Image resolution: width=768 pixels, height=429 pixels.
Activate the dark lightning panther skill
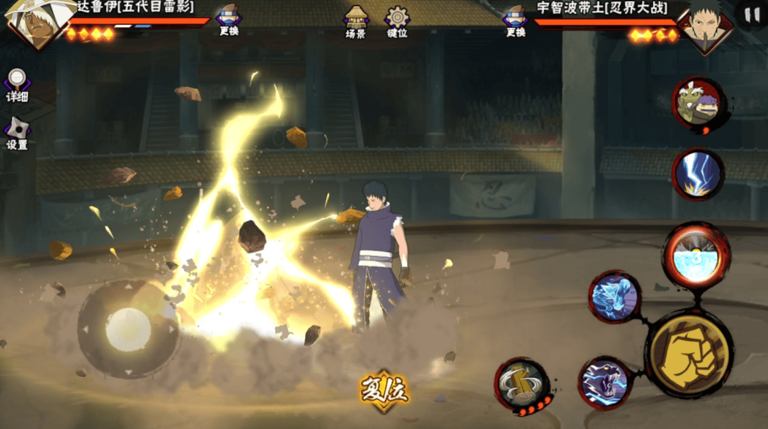click(x=606, y=382)
